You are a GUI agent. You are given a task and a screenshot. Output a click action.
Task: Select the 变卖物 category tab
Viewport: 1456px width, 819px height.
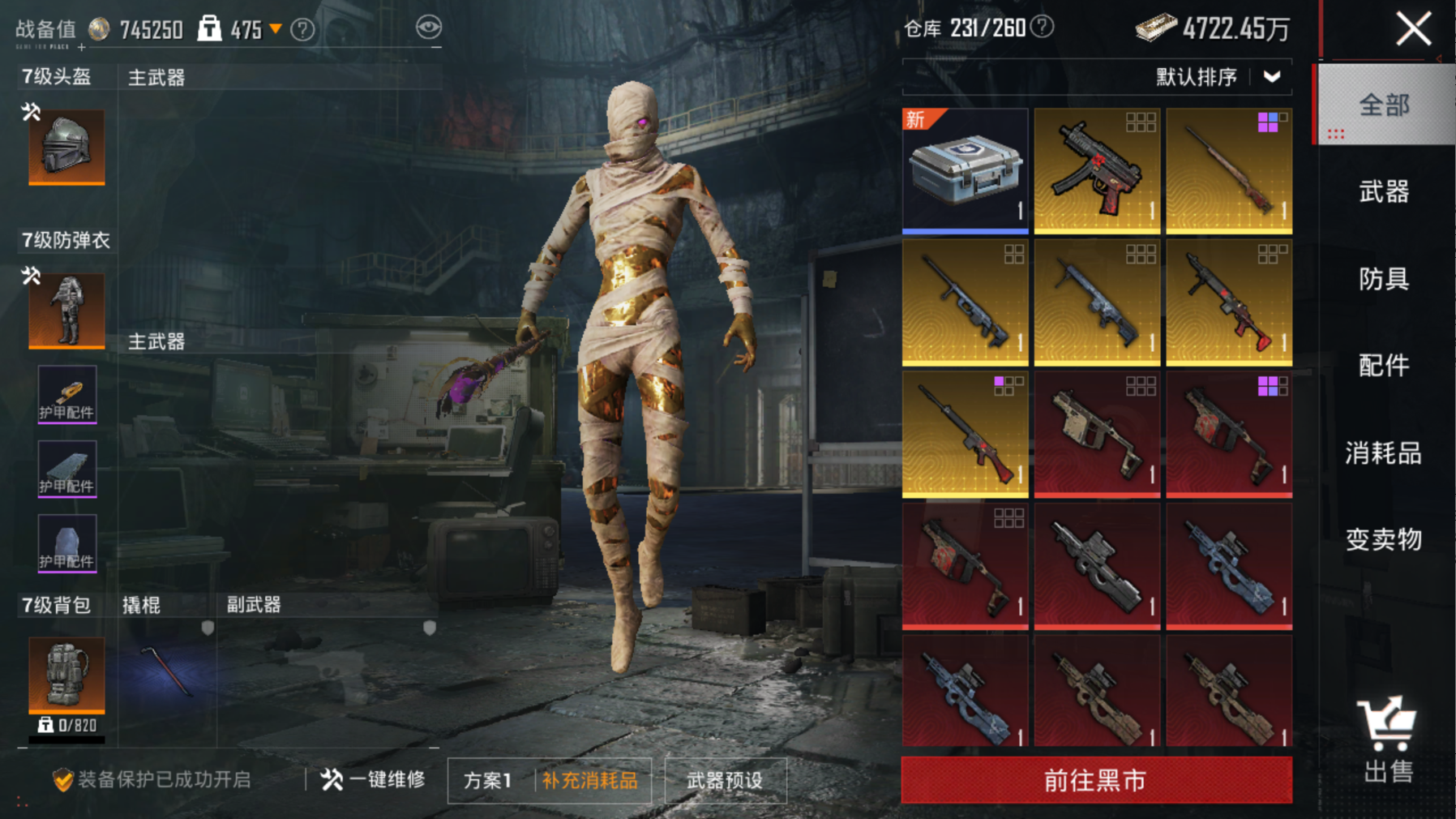coord(1384,539)
